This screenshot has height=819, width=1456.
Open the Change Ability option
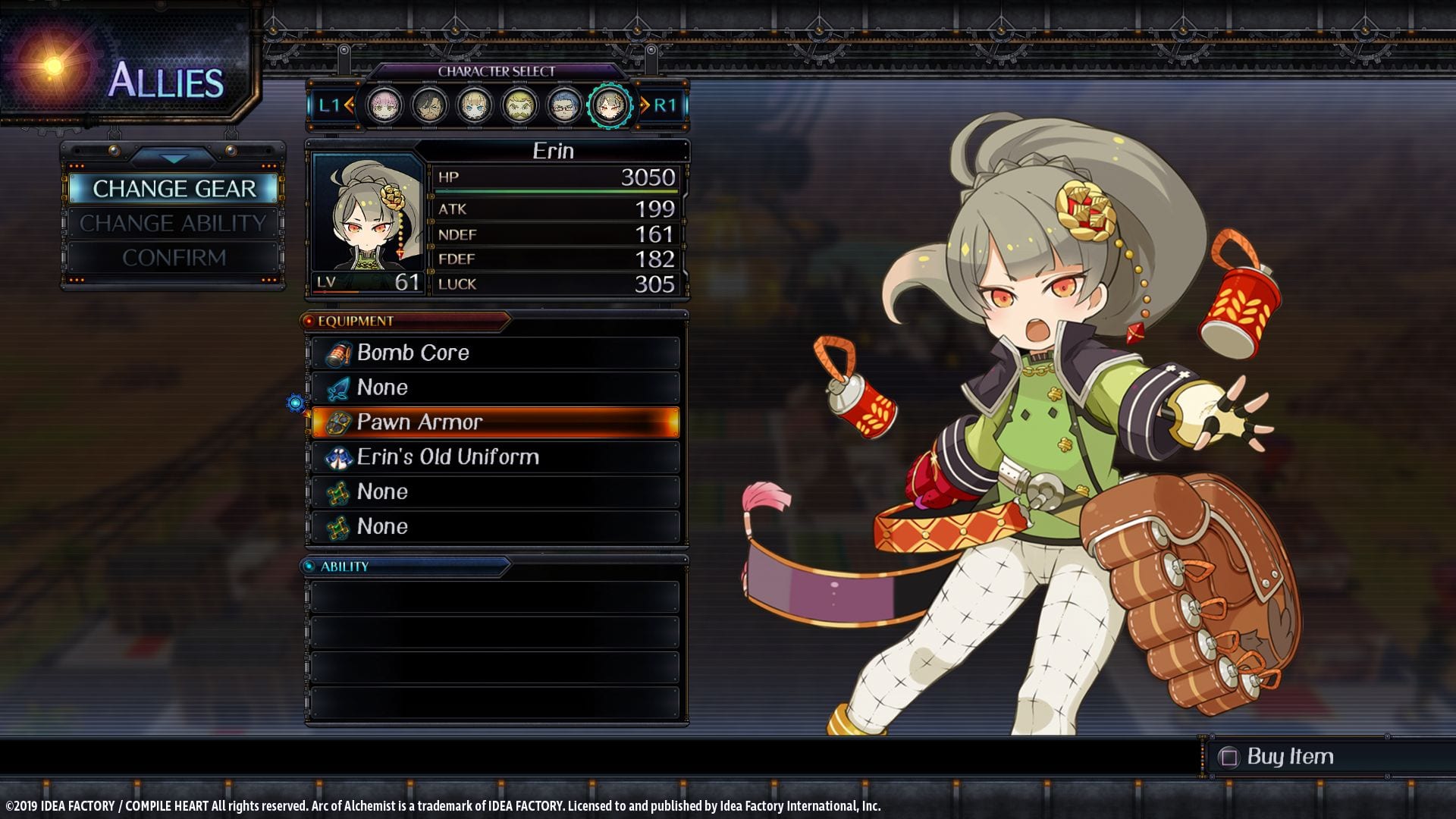[174, 223]
